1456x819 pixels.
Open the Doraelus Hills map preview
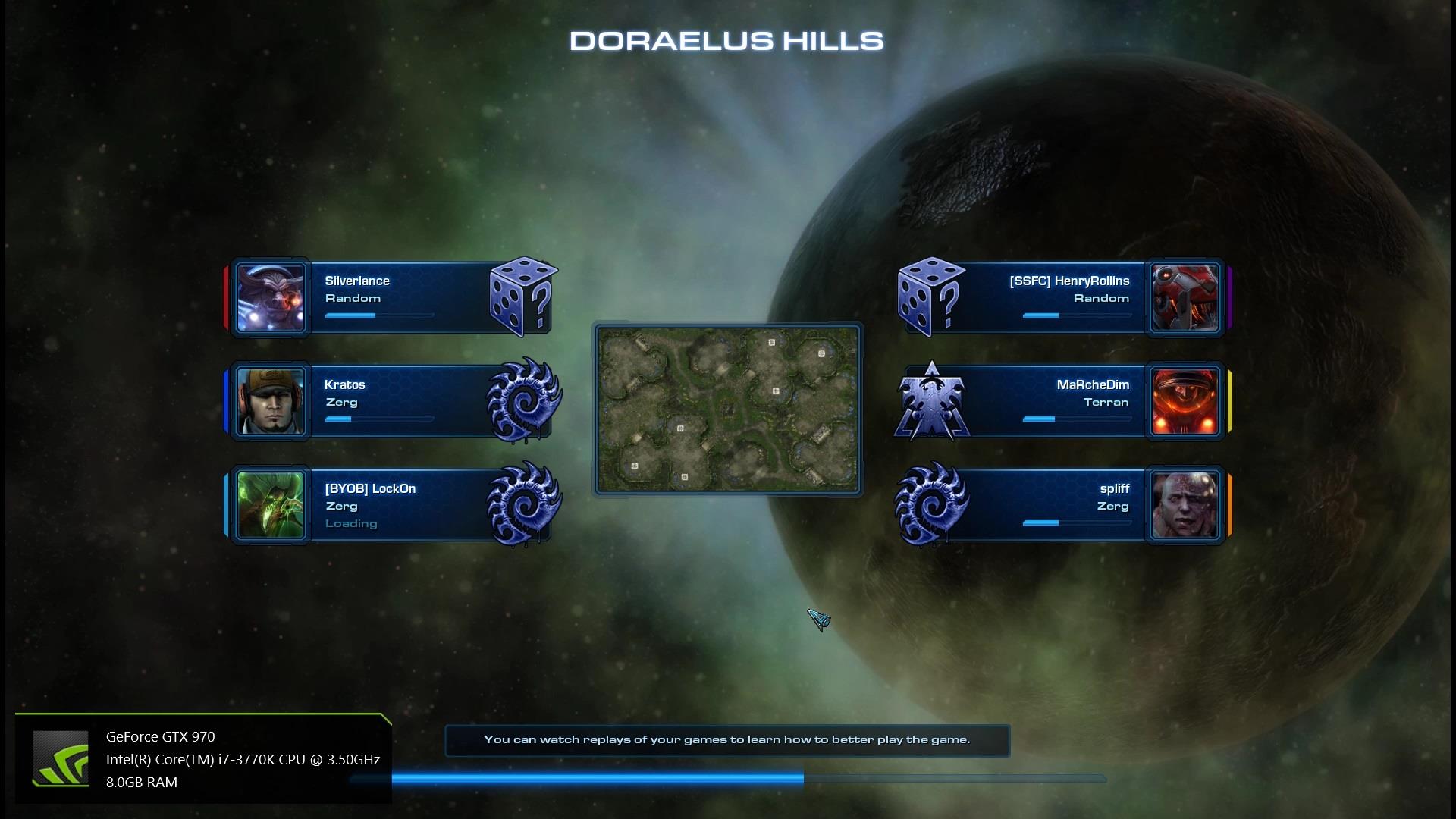[727, 409]
